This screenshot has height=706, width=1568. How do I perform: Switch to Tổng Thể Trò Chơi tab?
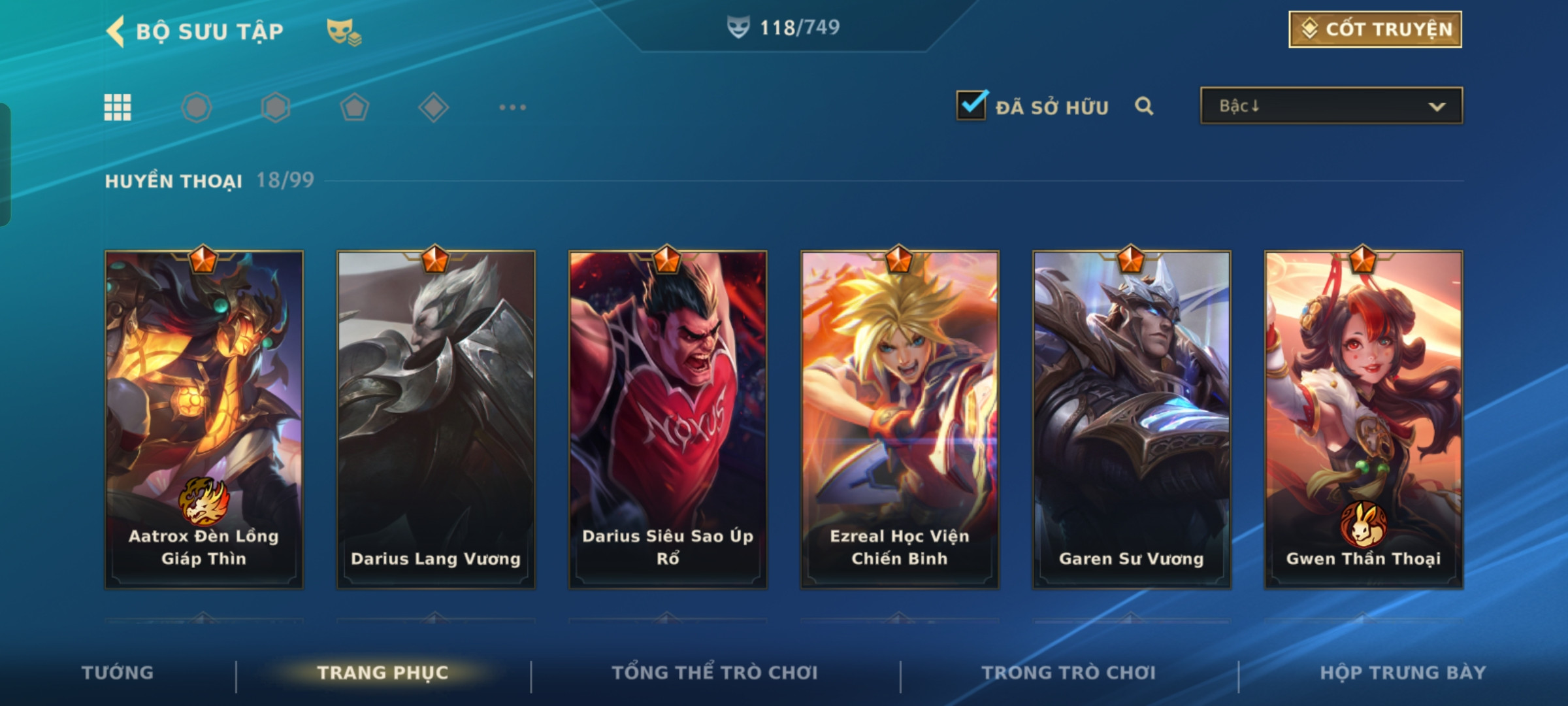715,673
